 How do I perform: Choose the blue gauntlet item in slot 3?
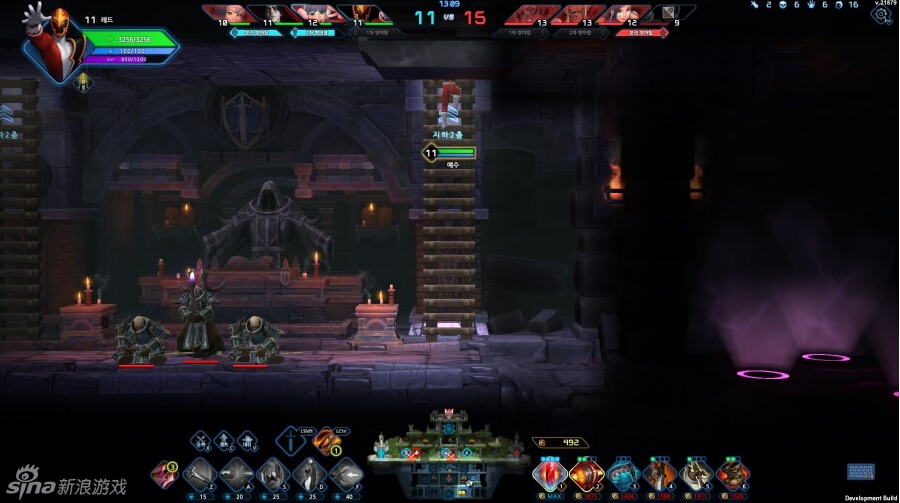[621, 473]
